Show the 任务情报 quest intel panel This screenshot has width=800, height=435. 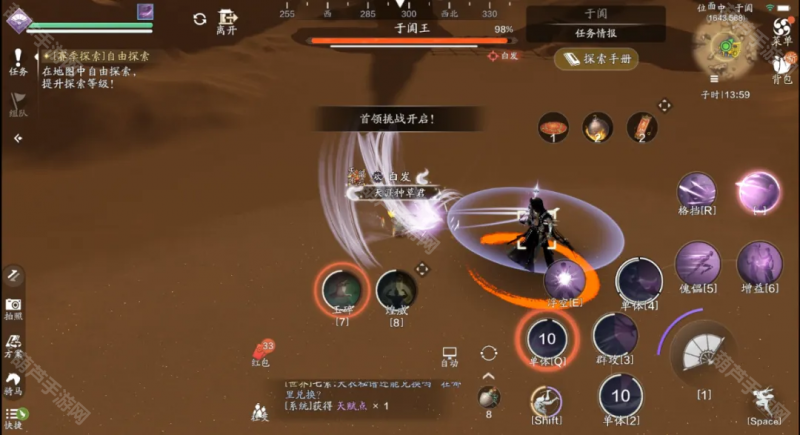point(595,33)
